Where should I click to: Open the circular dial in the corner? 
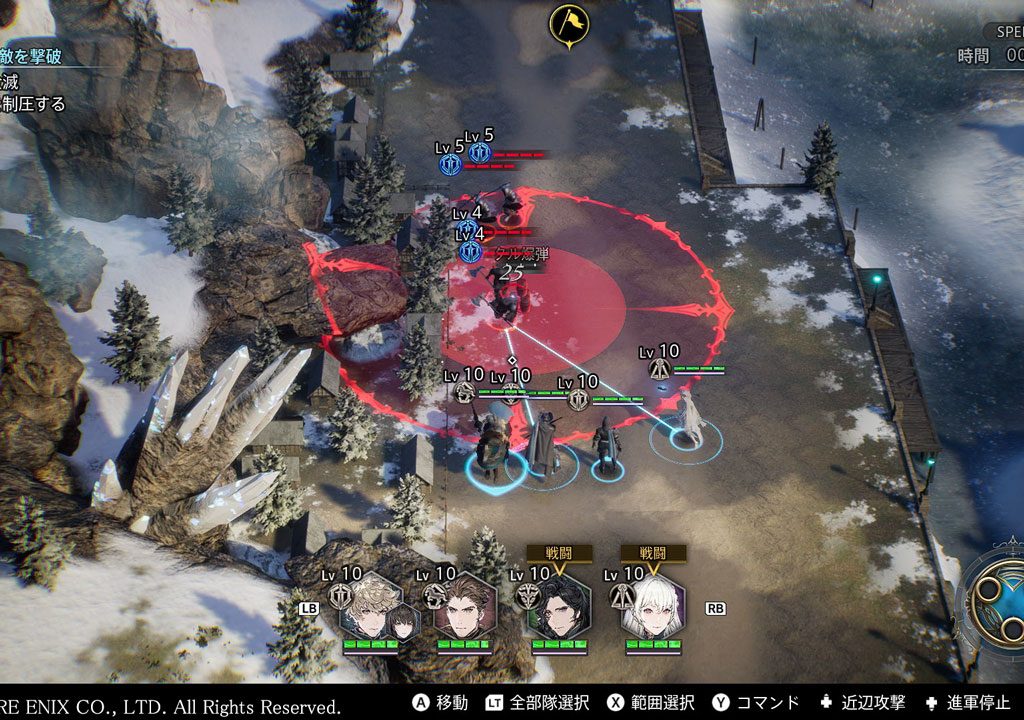[993, 598]
